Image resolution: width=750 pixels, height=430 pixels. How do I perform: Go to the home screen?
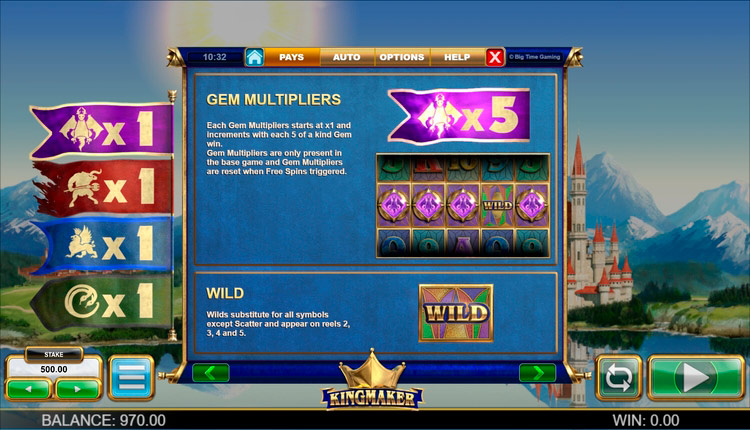255,57
